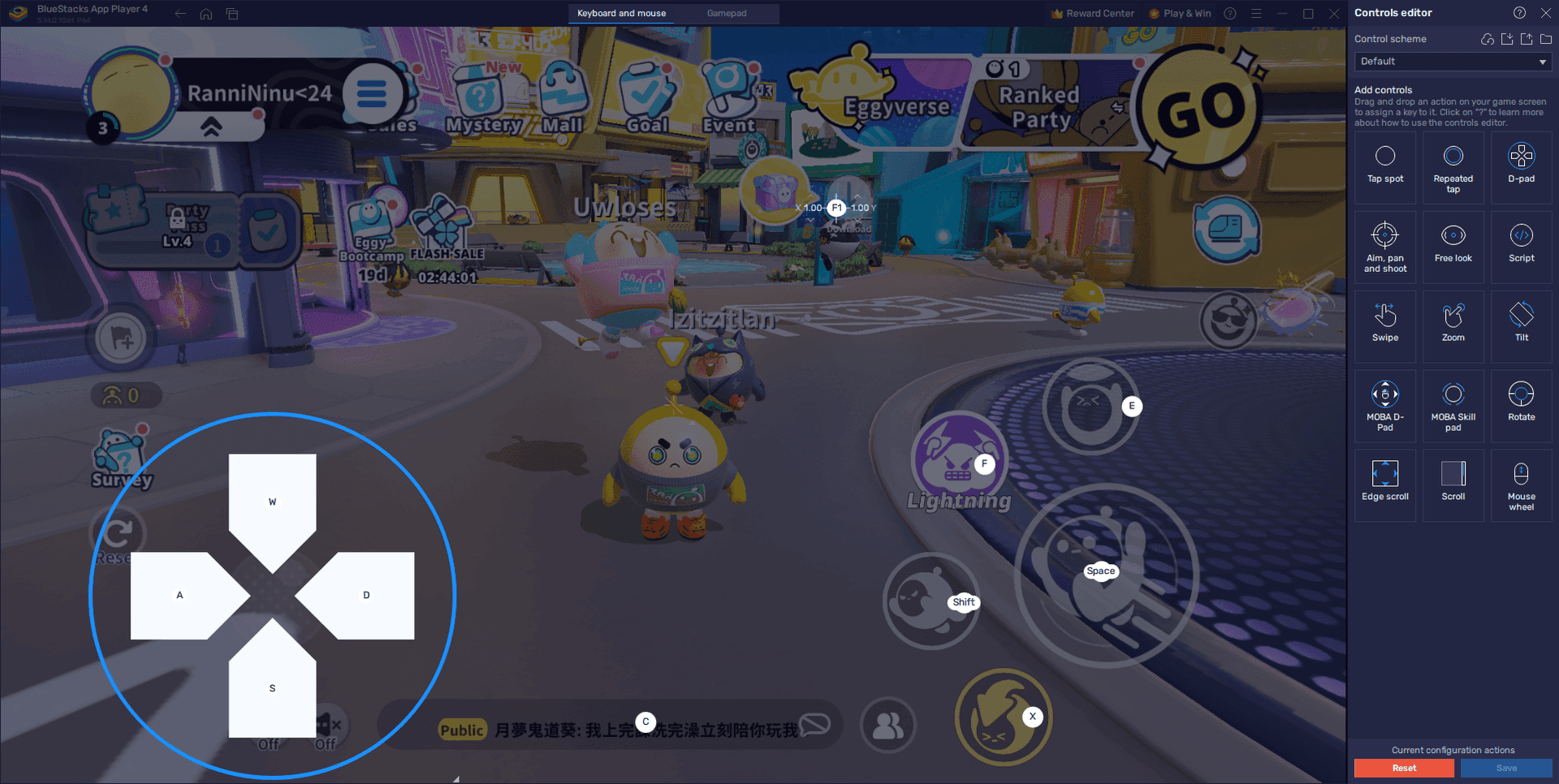Open the Default control scheme dropdown

tap(1452, 61)
